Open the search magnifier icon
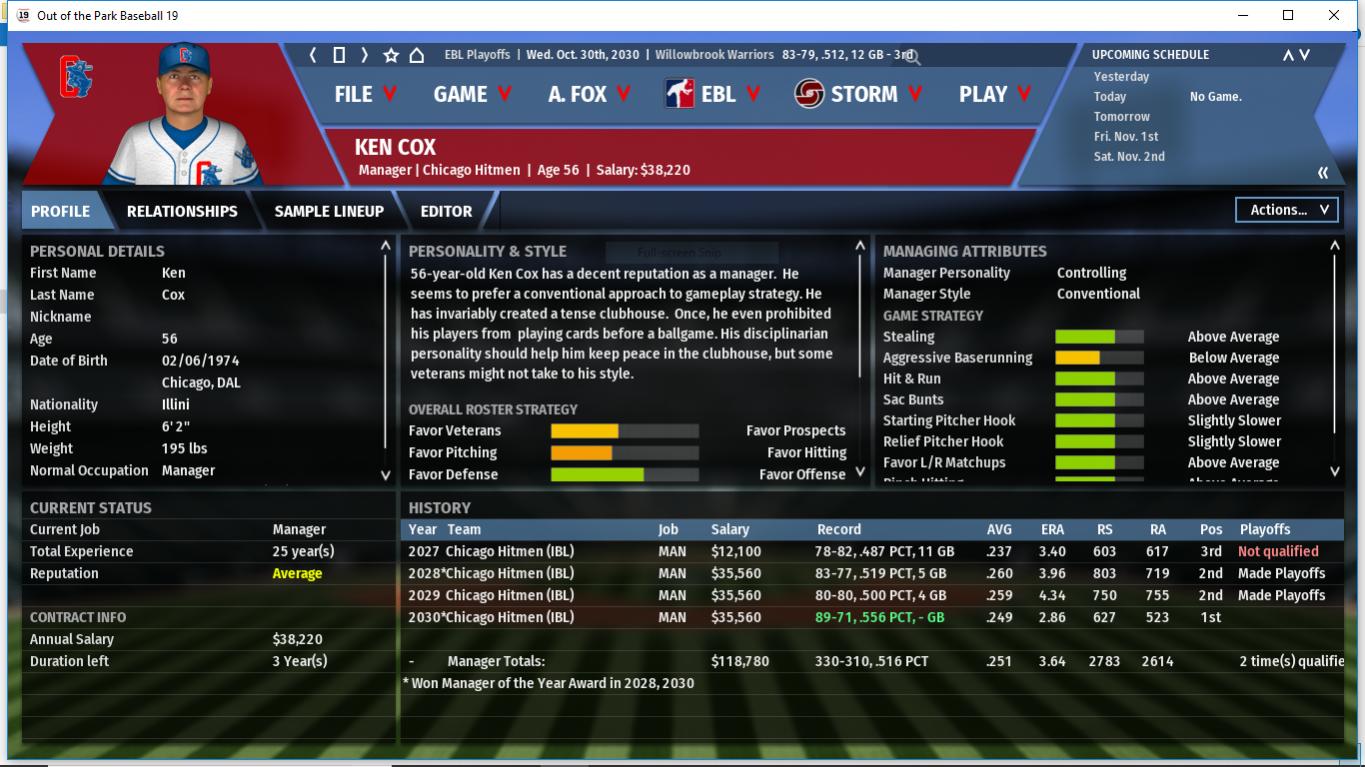This screenshot has height=767, width=1365. 912,58
